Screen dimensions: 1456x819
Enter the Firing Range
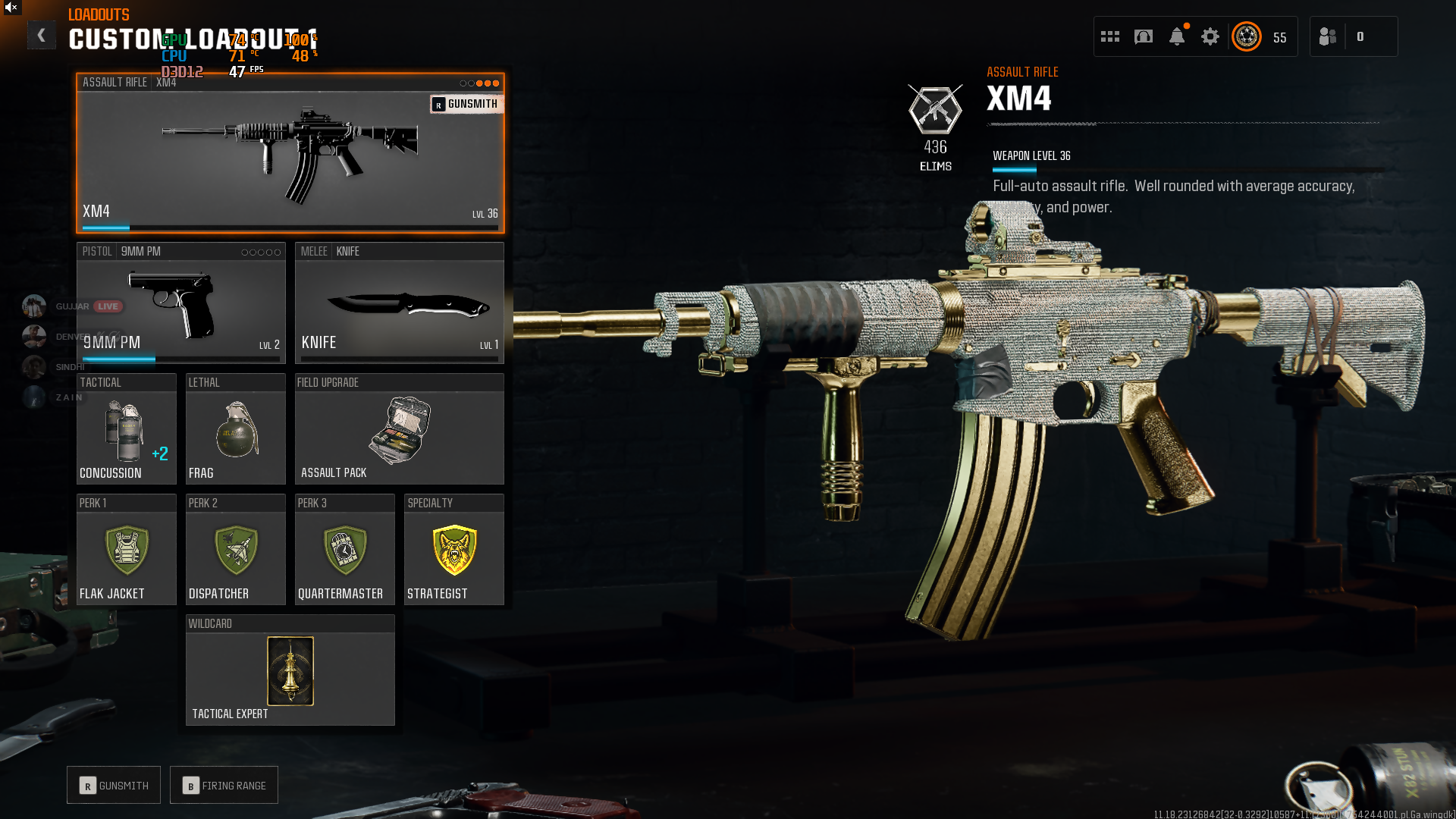tap(224, 785)
